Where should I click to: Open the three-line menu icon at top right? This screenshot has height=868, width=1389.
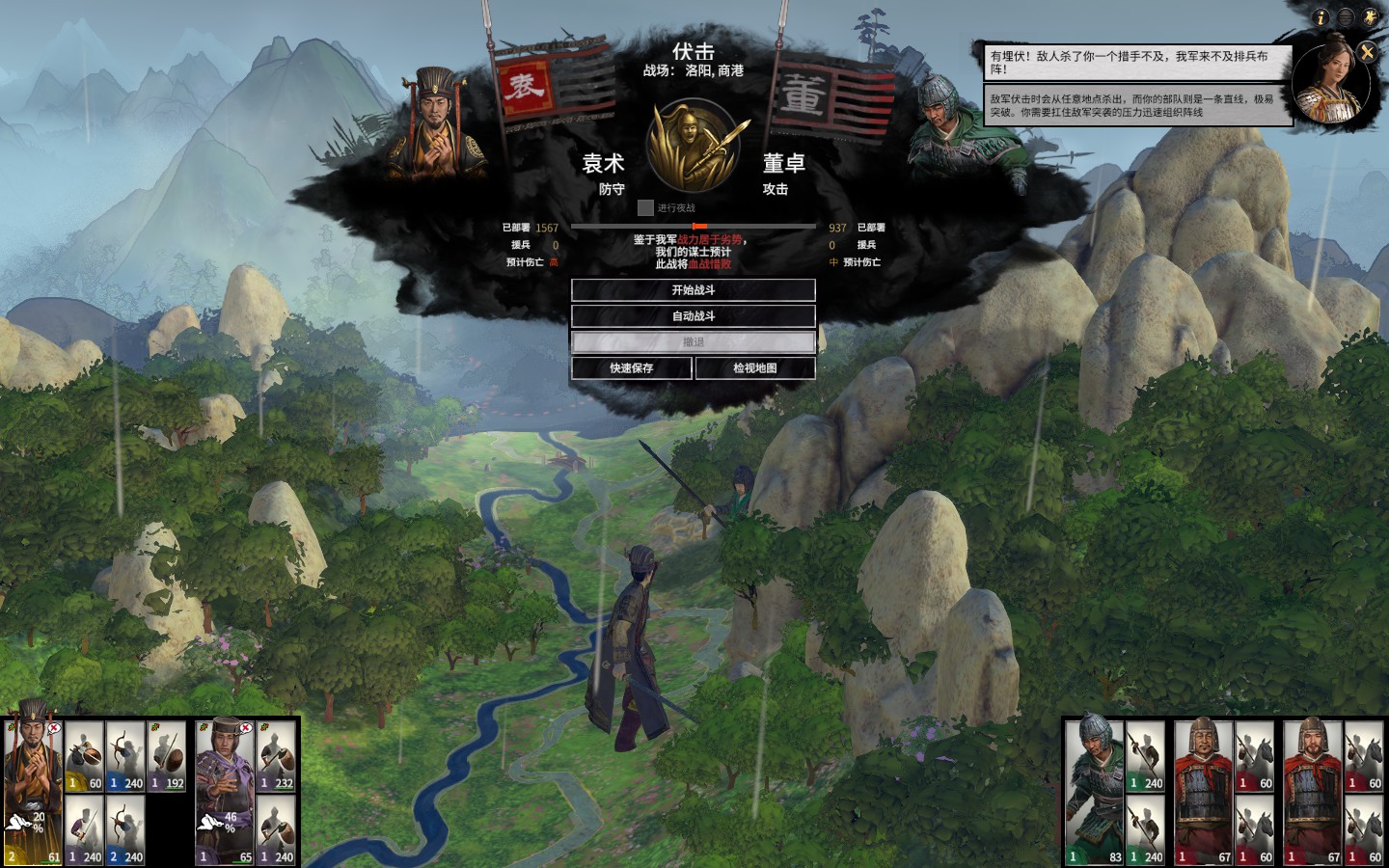[x=1346, y=17]
